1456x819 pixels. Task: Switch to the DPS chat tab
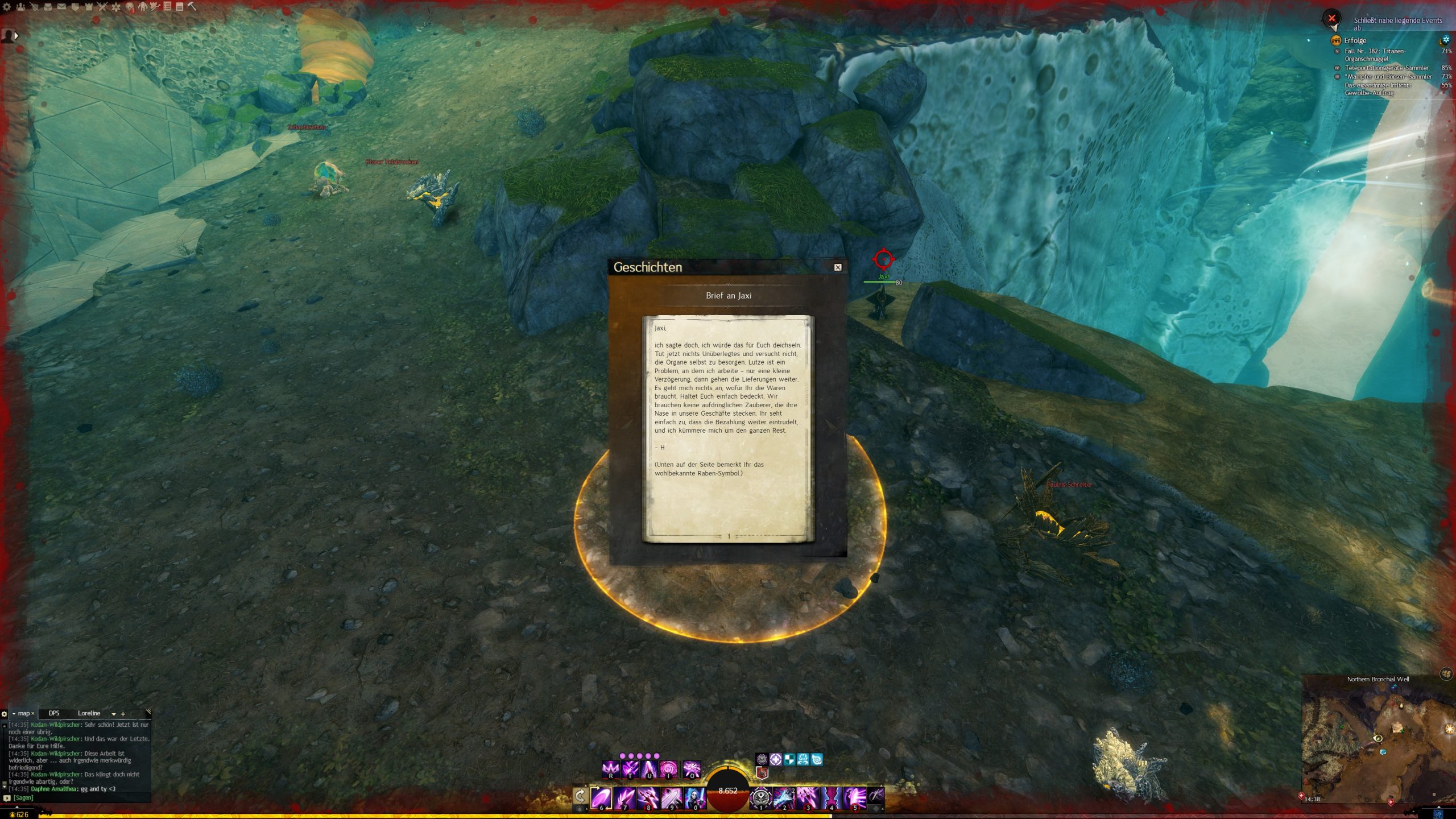coord(54,713)
